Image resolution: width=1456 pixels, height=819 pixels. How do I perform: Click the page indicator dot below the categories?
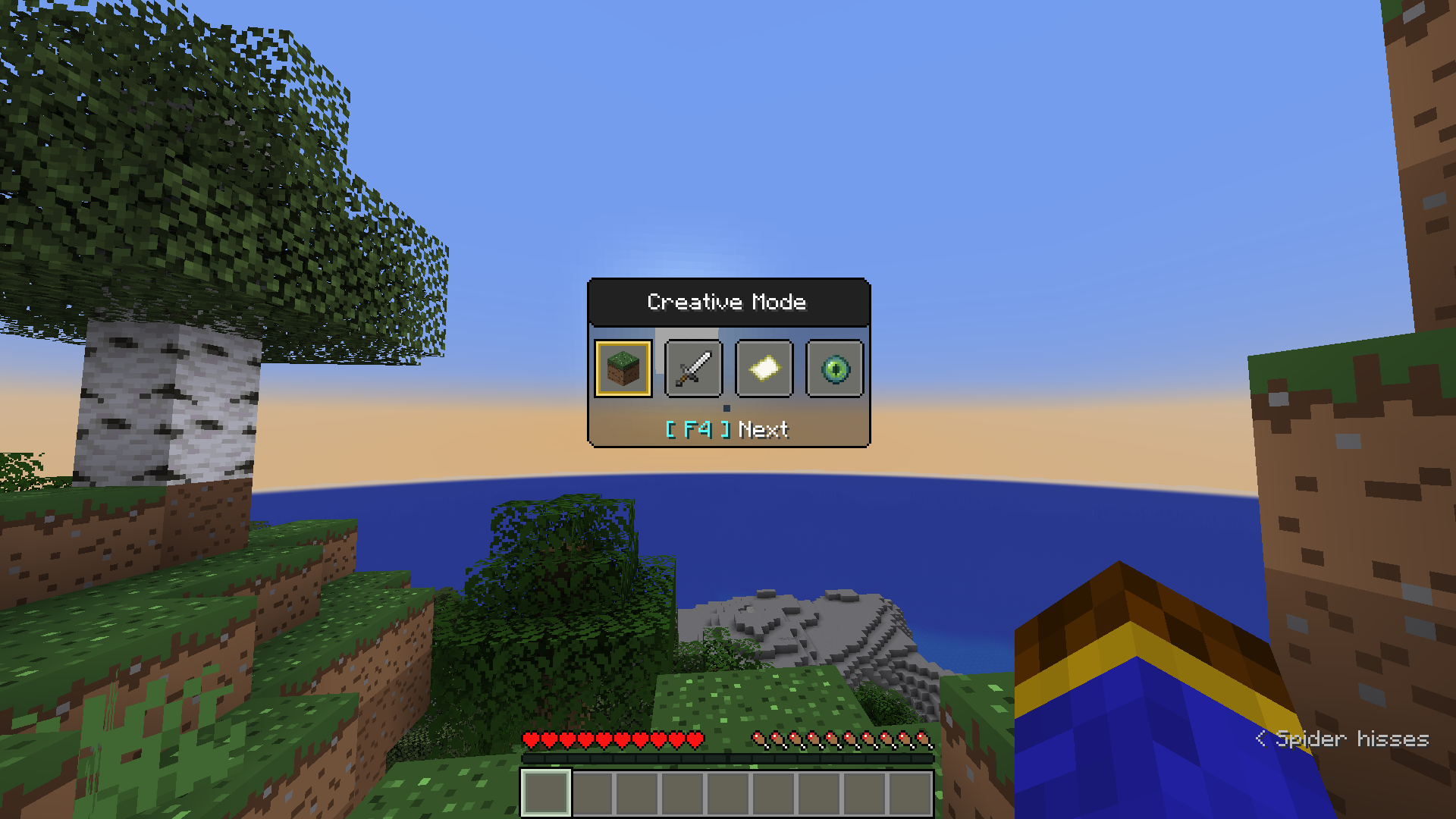click(726, 408)
